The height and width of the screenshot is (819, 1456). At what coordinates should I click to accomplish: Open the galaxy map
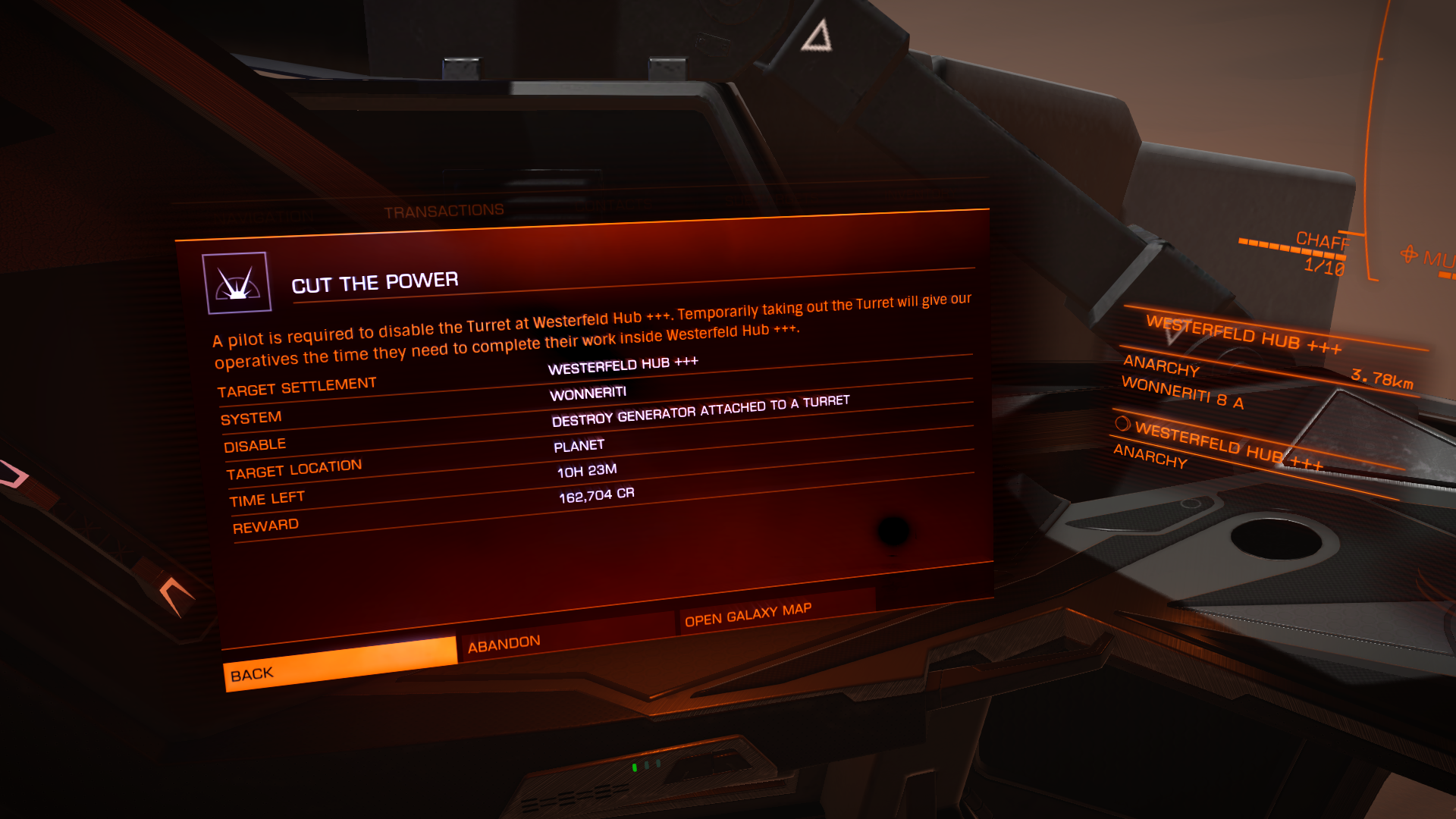[x=775, y=610]
